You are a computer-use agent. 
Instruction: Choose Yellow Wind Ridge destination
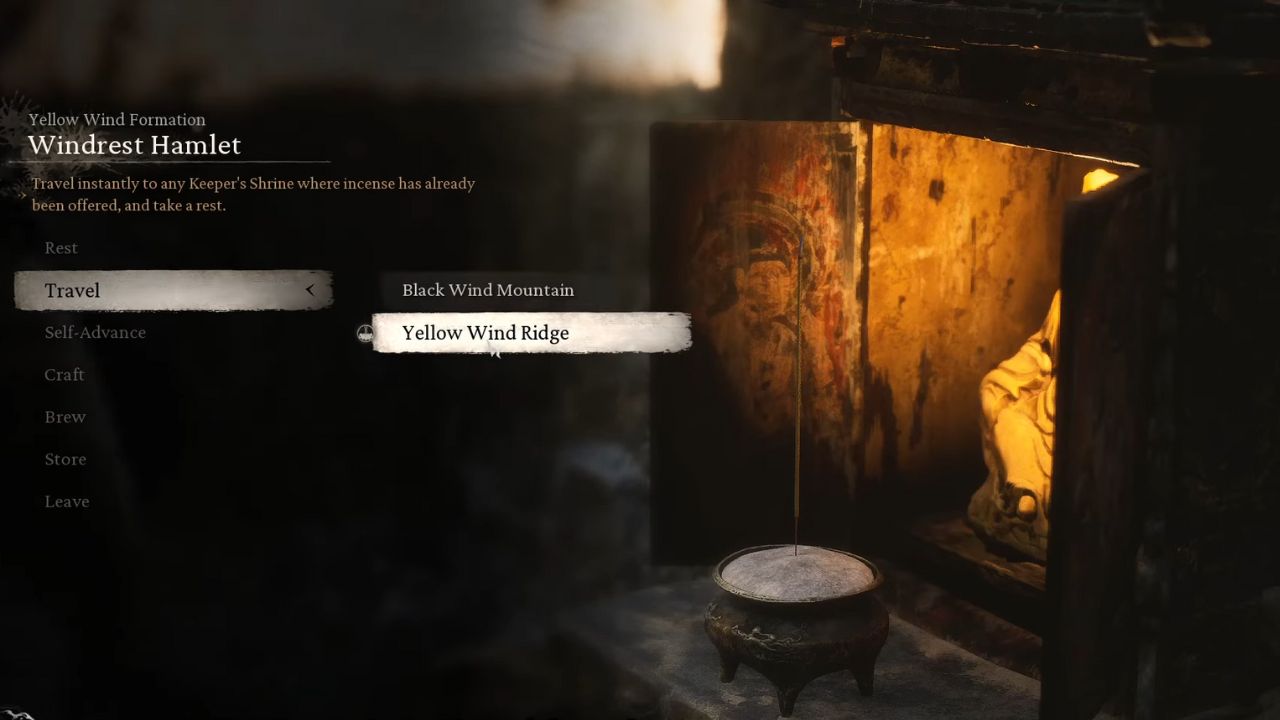[486, 333]
